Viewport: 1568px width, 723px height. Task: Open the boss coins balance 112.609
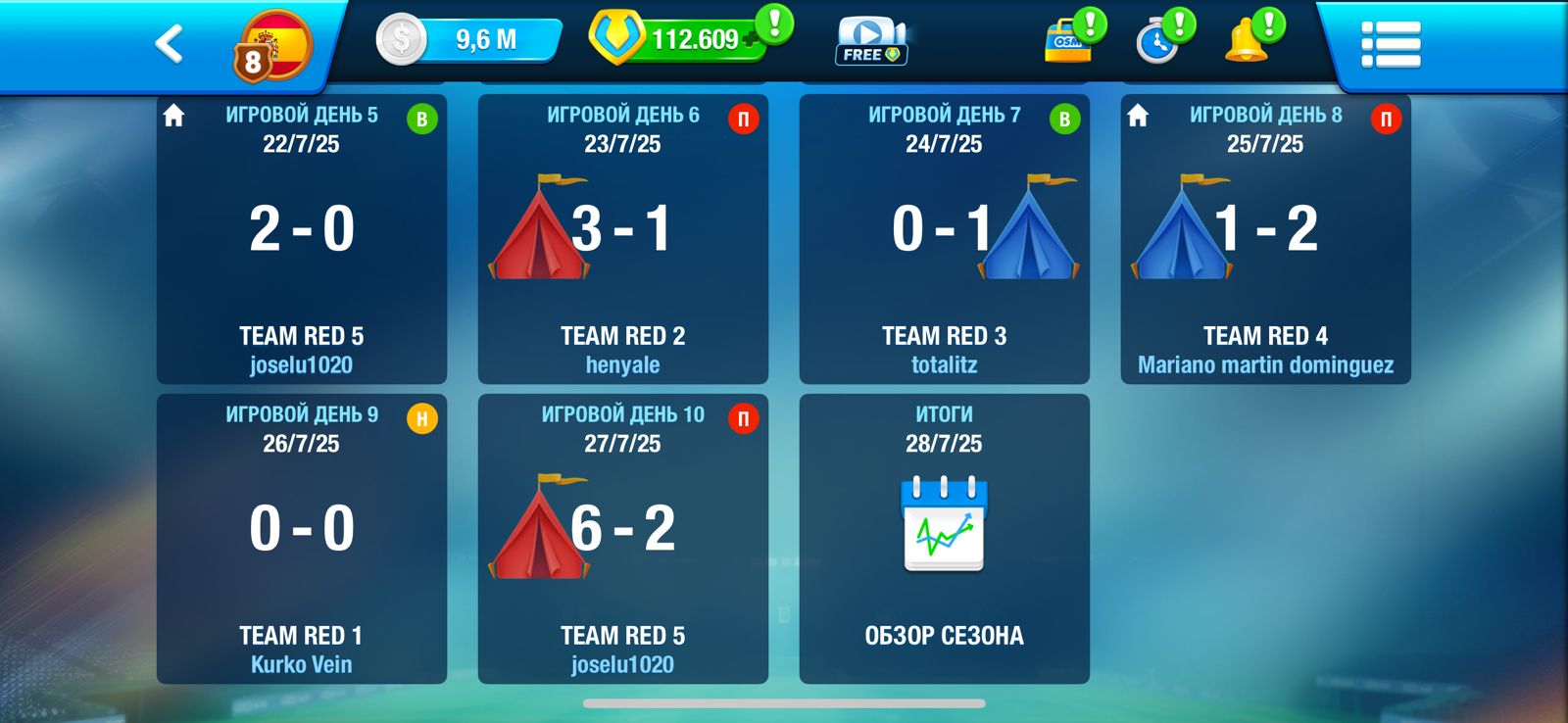(686, 40)
